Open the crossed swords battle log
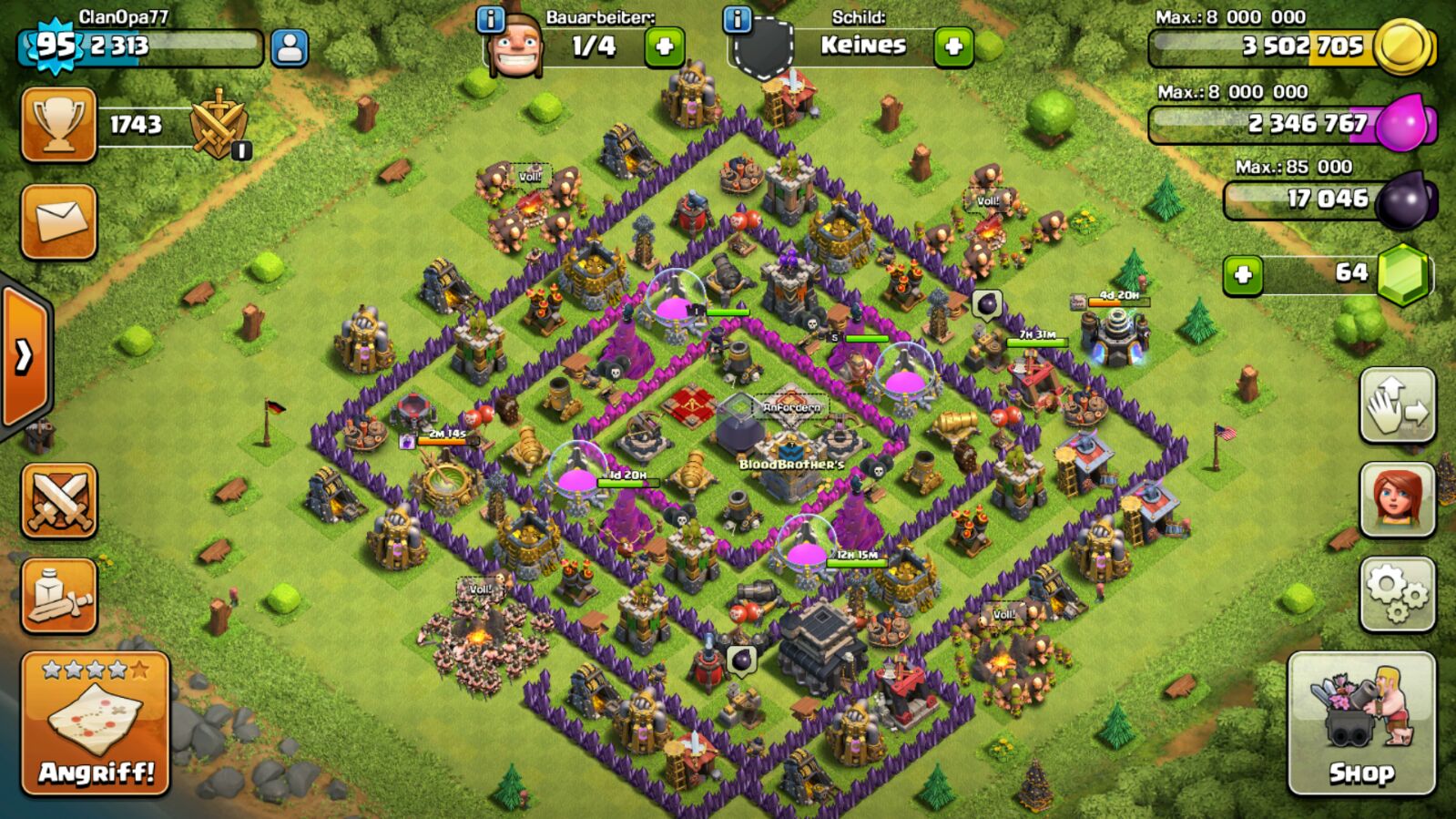 point(59,500)
